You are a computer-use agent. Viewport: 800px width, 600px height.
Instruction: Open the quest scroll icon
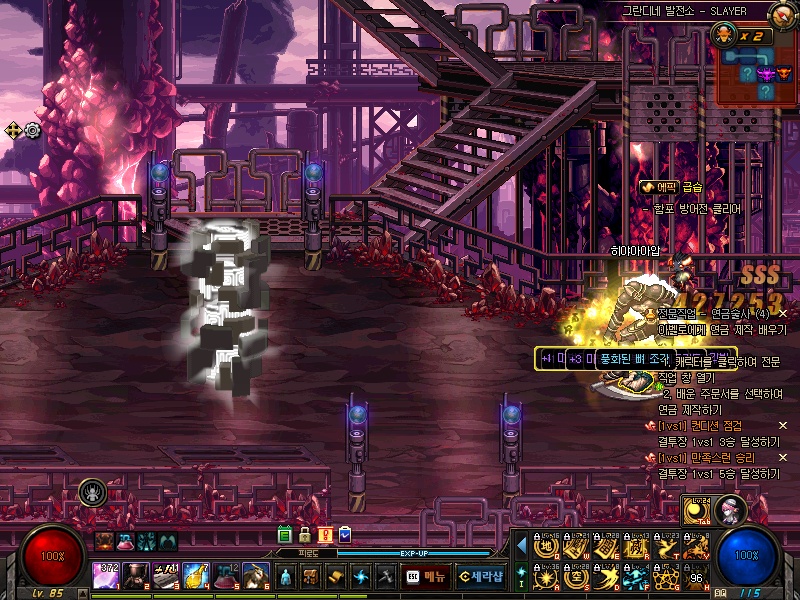[336, 577]
